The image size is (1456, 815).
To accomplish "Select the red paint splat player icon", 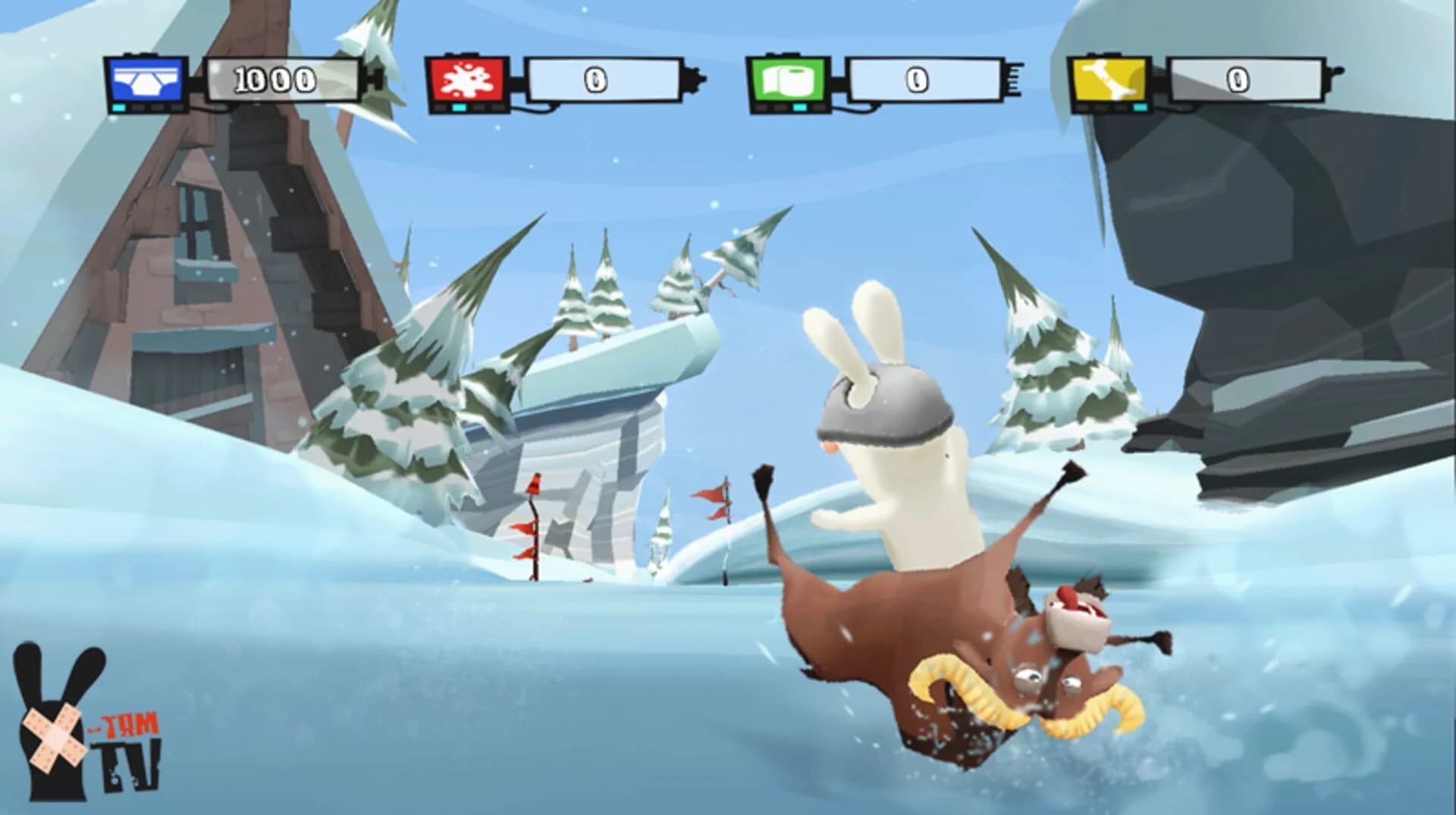I will (466, 78).
